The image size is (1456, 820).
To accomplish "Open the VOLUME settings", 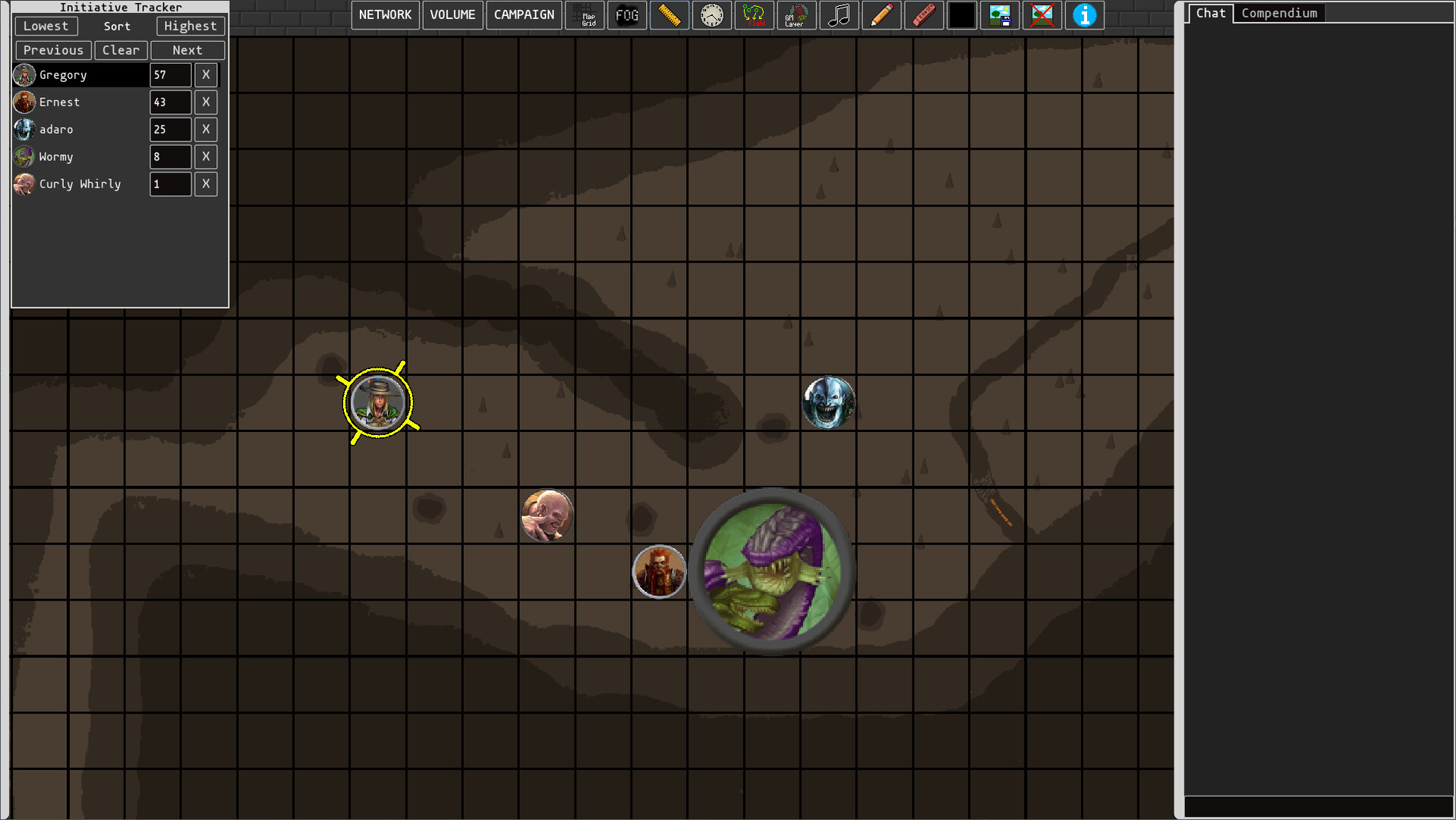I will coord(452,14).
